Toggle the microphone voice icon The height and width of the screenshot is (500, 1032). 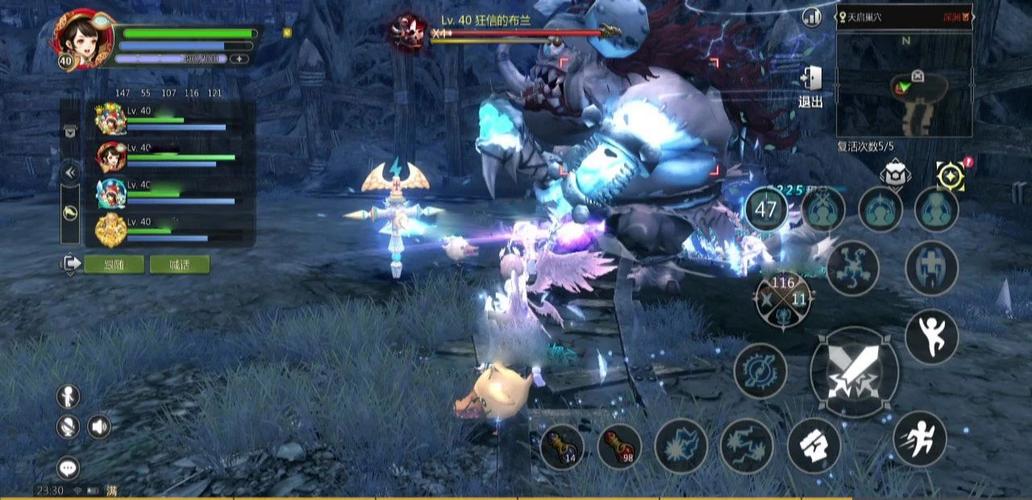click(x=68, y=427)
